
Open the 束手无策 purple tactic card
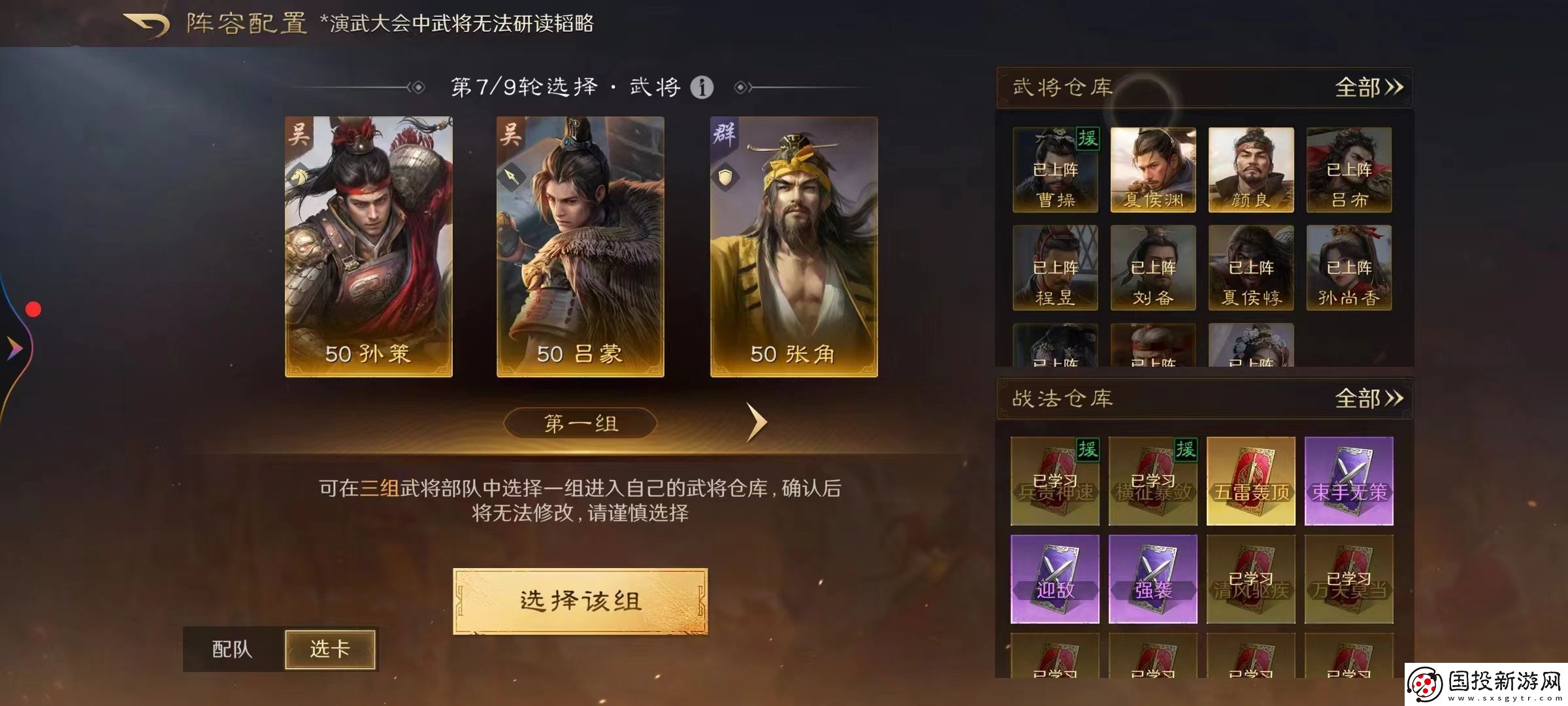pos(1348,482)
